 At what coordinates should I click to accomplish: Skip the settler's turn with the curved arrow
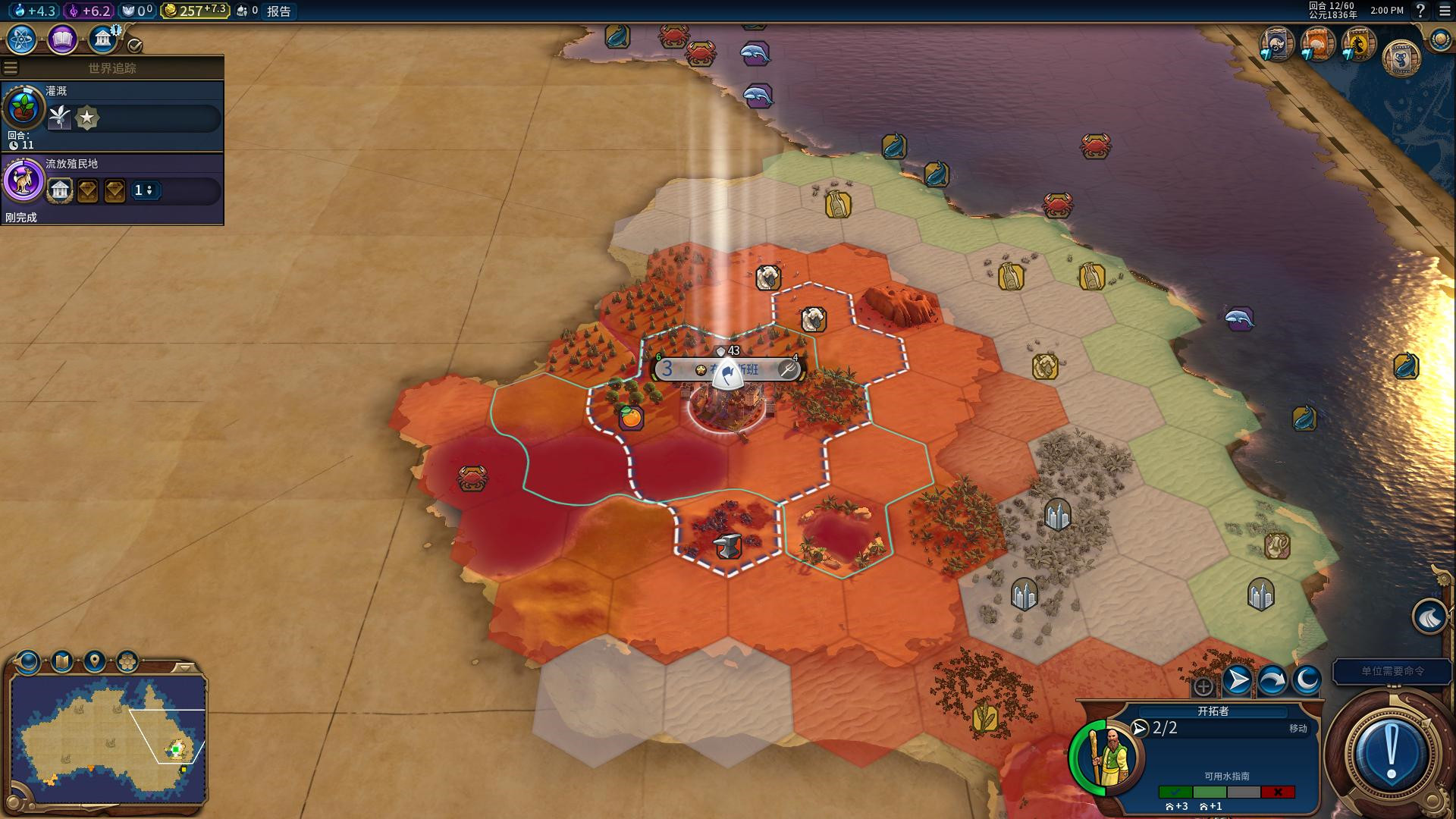1272,680
